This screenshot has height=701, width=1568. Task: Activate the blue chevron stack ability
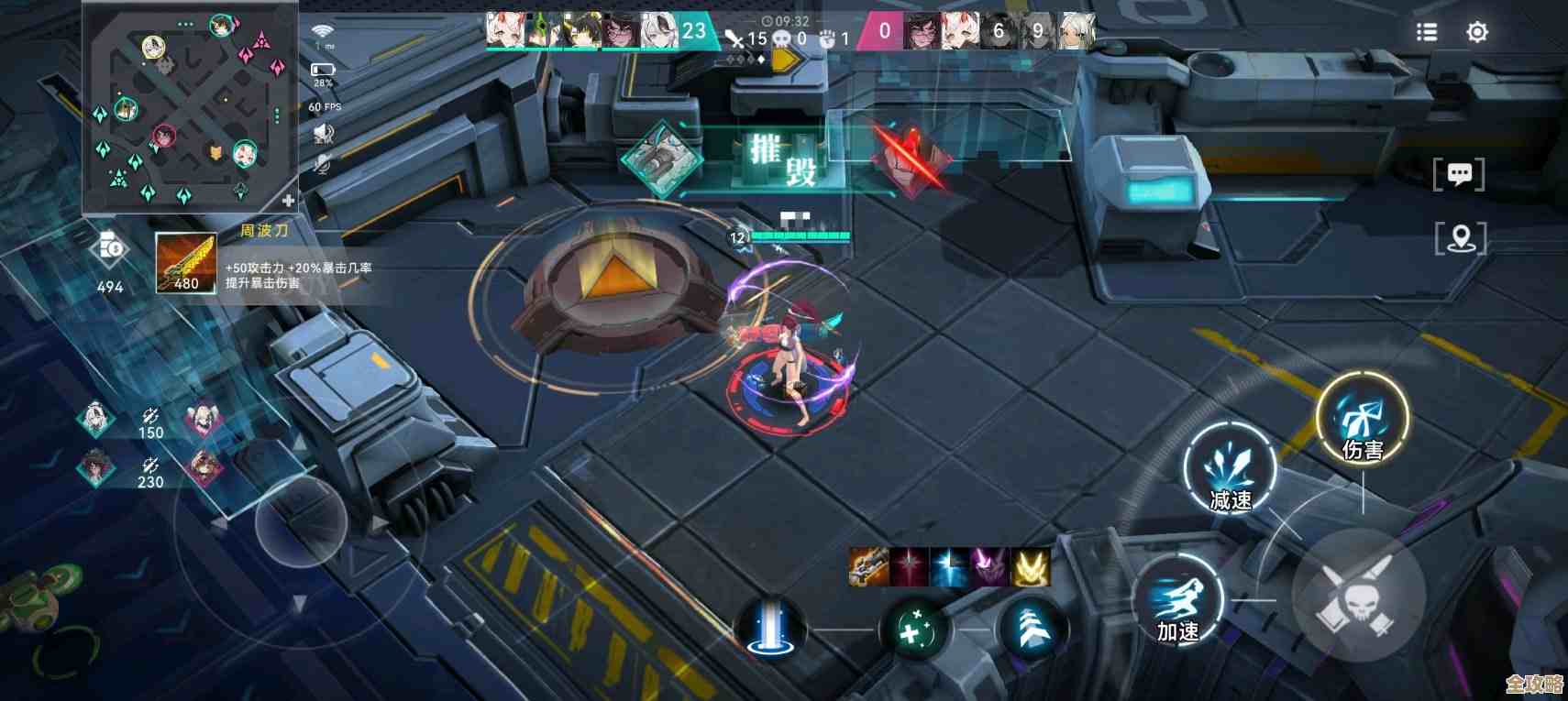point(1032,629)
